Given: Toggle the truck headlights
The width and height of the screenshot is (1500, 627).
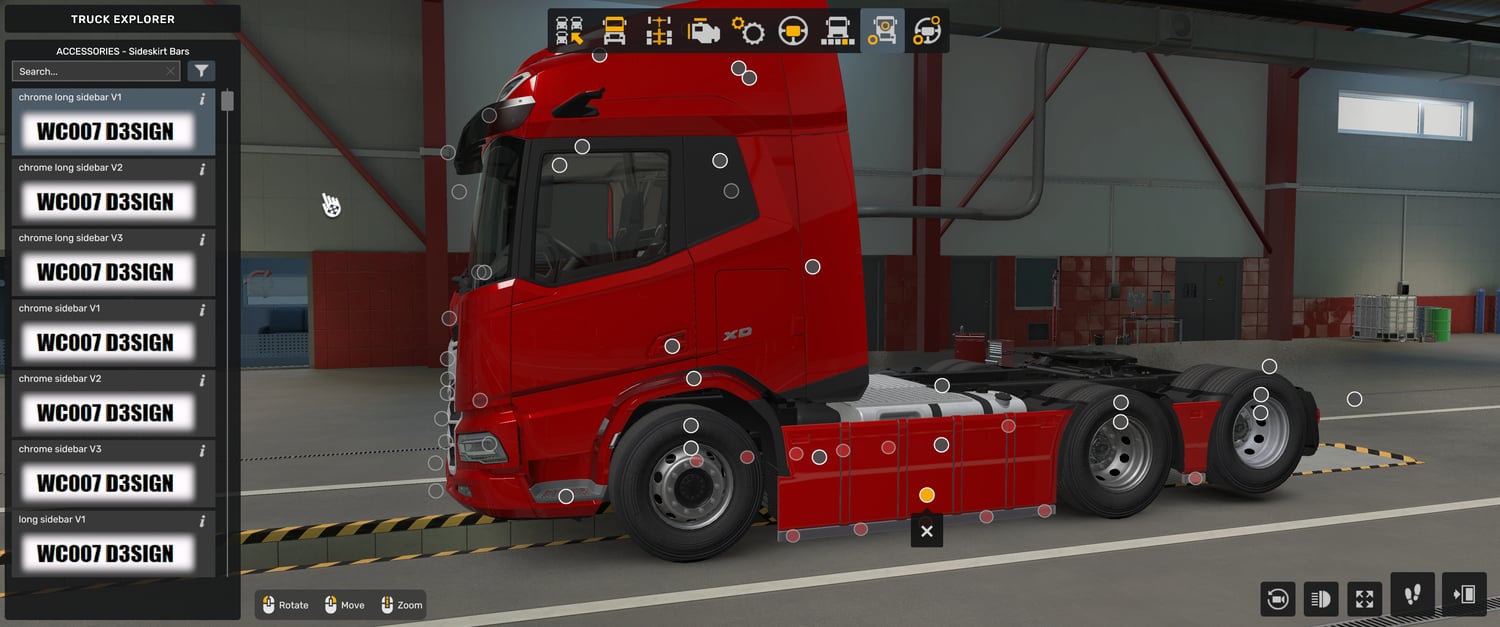Looking at the screenshot, I should [x=1321, y=599].
